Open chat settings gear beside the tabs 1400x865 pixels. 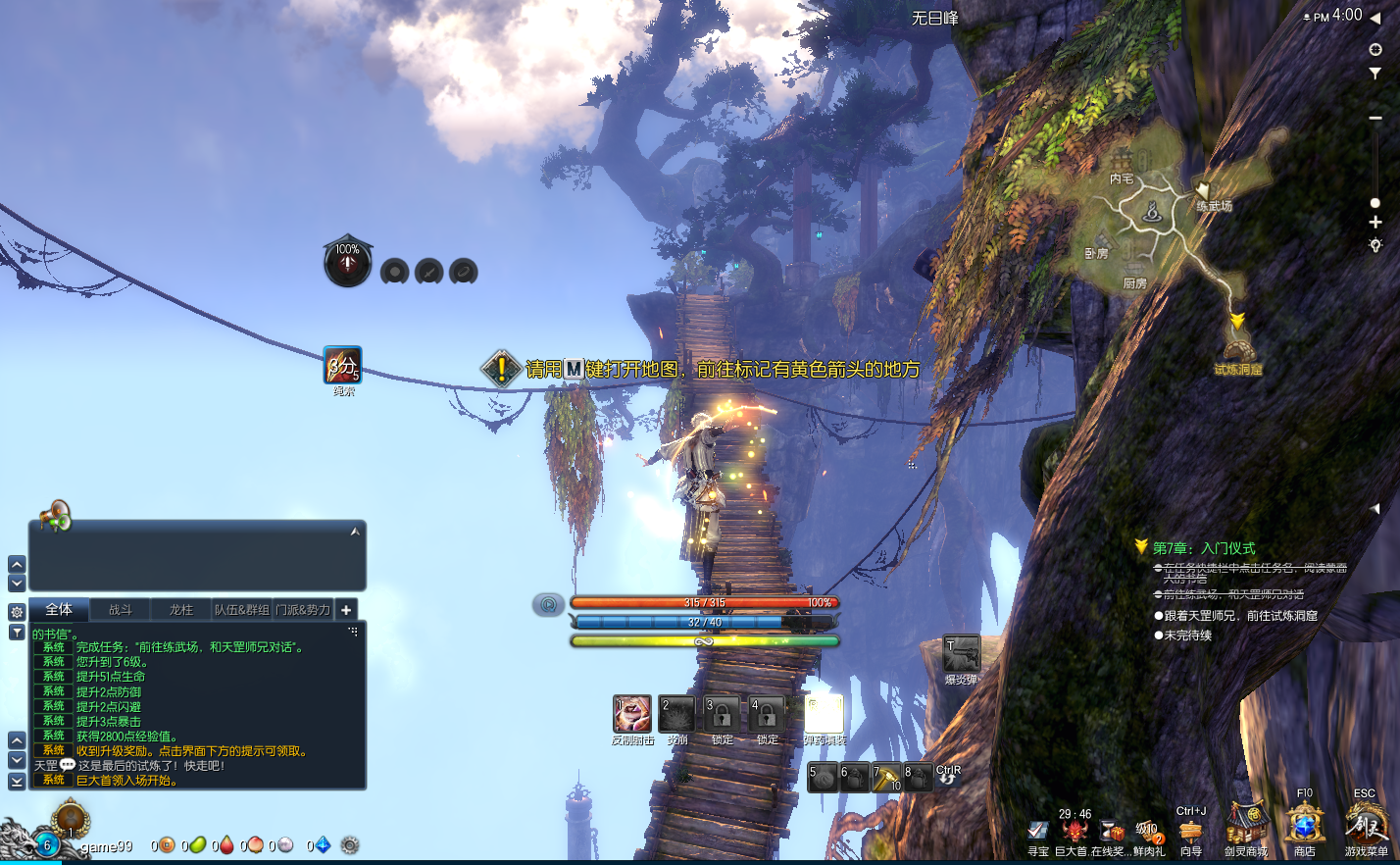tap(17, 612)
